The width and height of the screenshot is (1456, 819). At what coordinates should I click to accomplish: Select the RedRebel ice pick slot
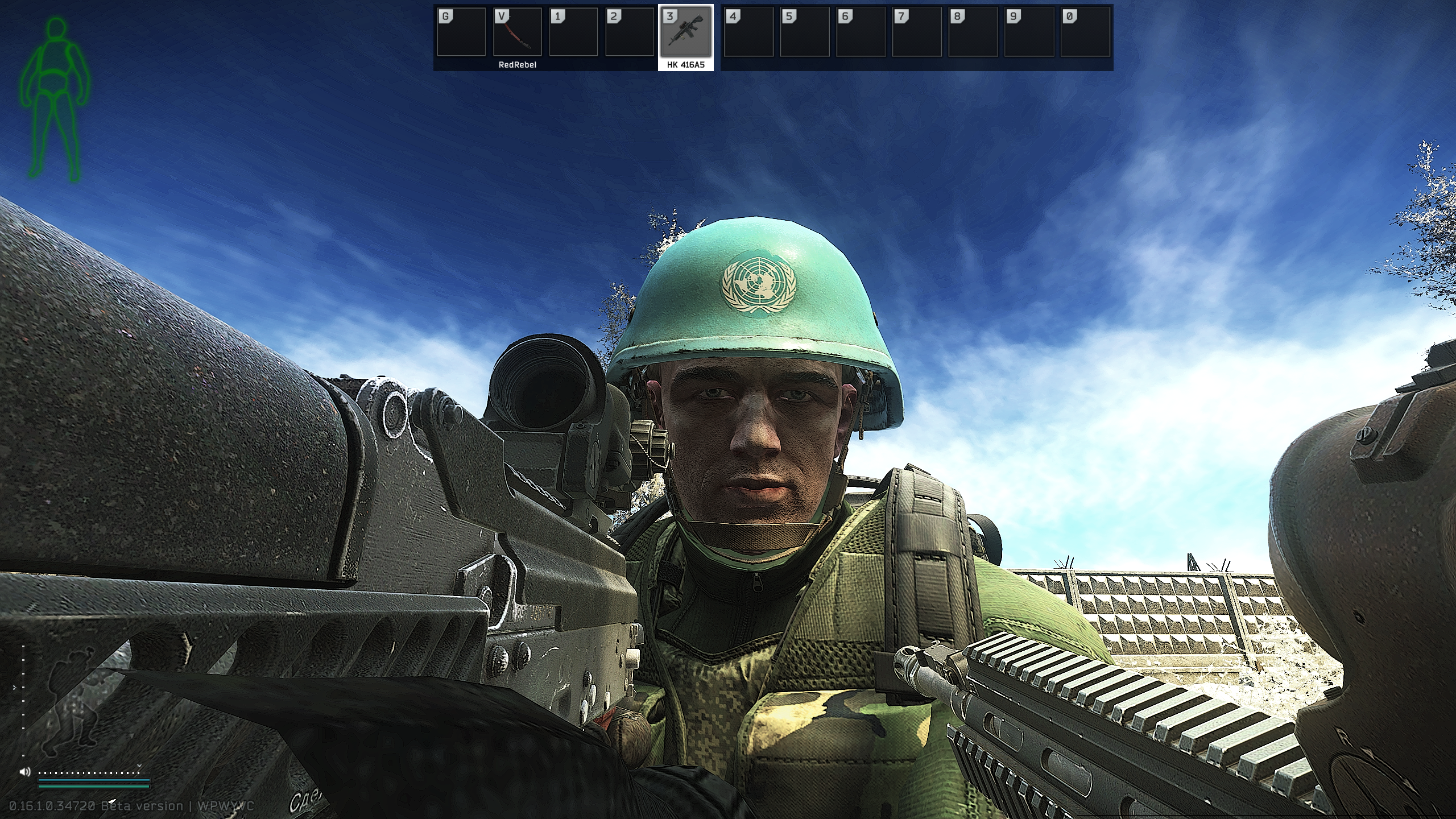click(x=517, y=32)
